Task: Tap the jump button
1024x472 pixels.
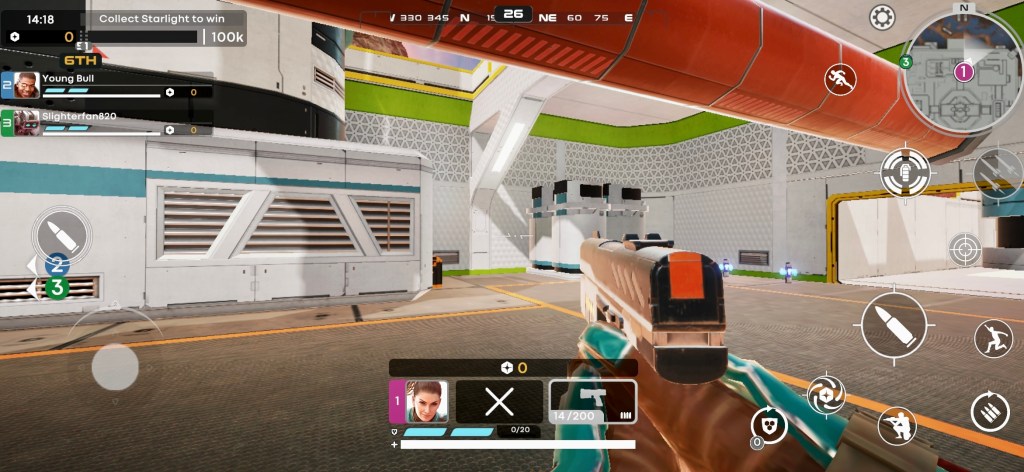Action: [992, 339]
